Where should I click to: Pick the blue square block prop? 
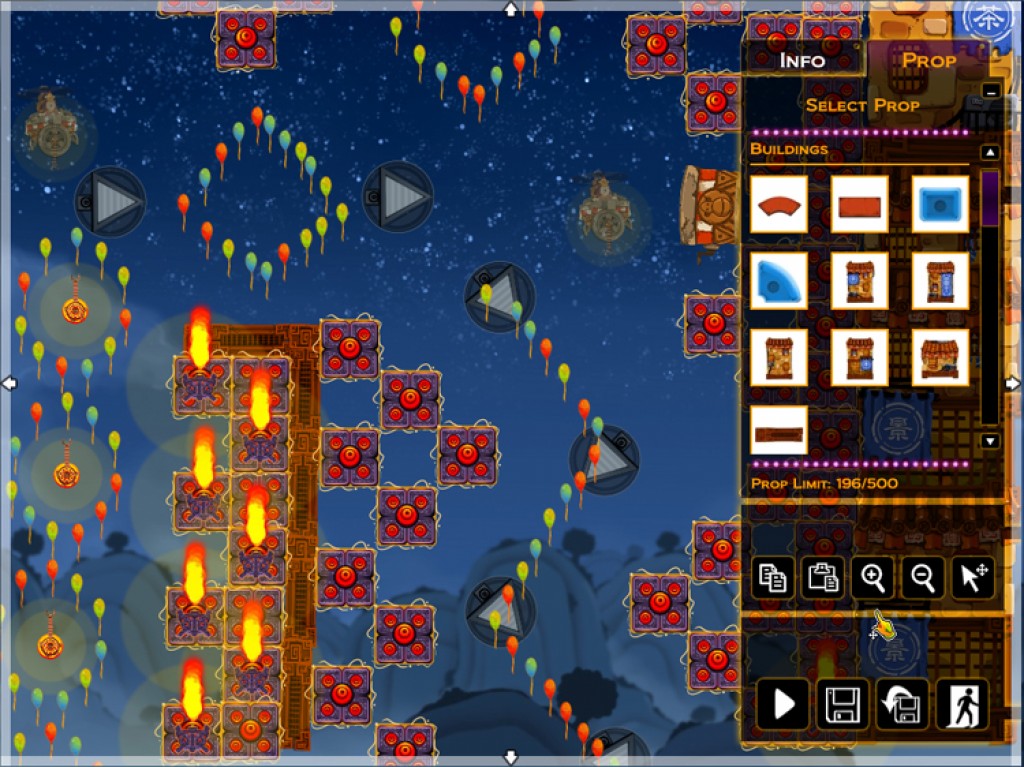click(940, 205)
